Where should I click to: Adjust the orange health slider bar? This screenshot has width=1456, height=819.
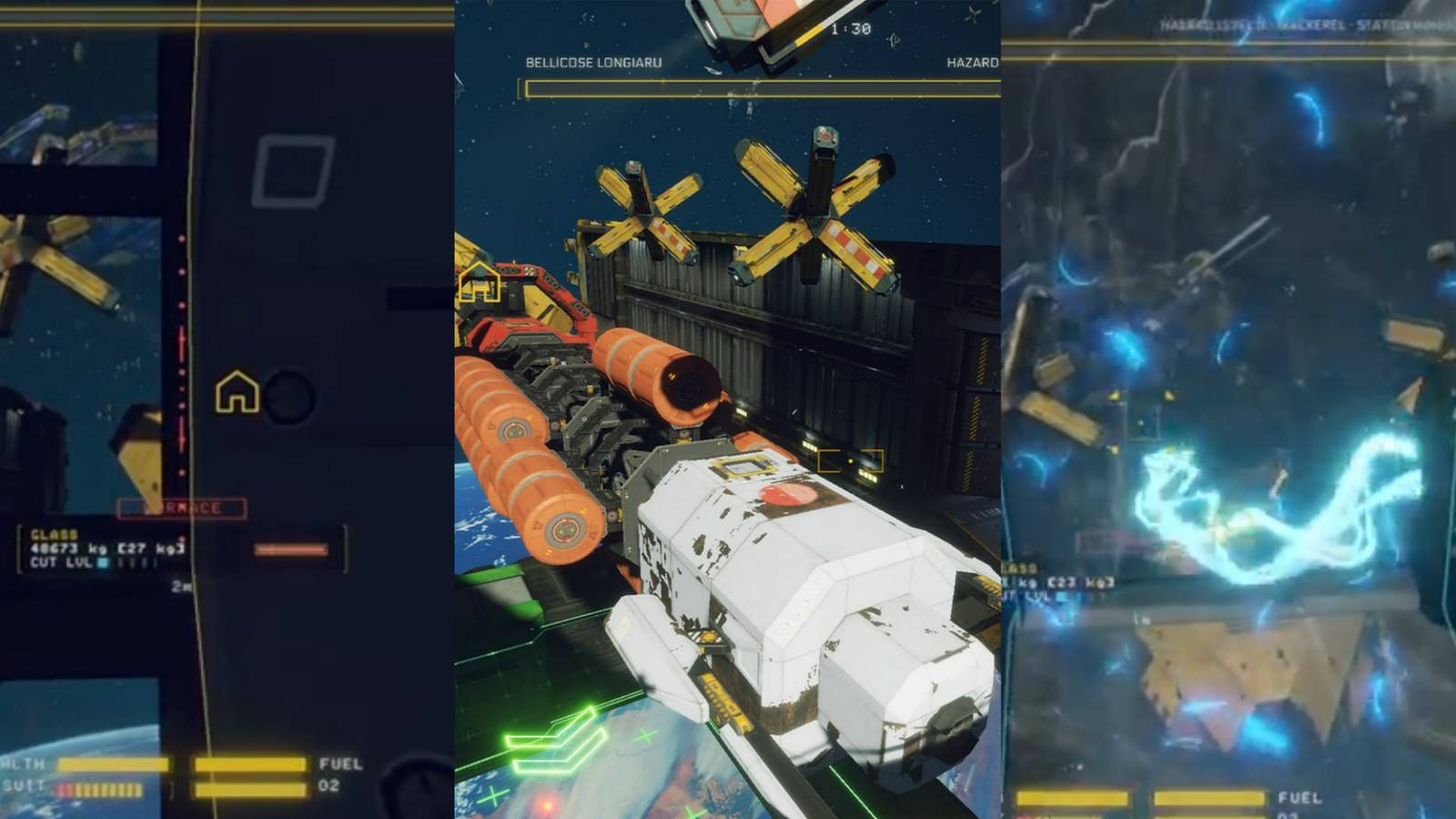tap(291, 549)
